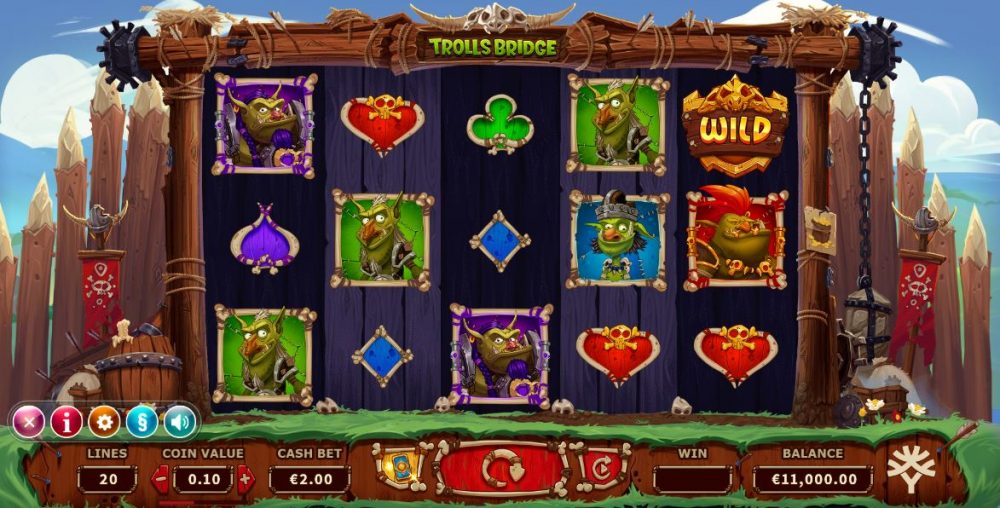The width and height of the screenshot is (1000, 508).
Task: Open the gear settings
Action: 104,422
